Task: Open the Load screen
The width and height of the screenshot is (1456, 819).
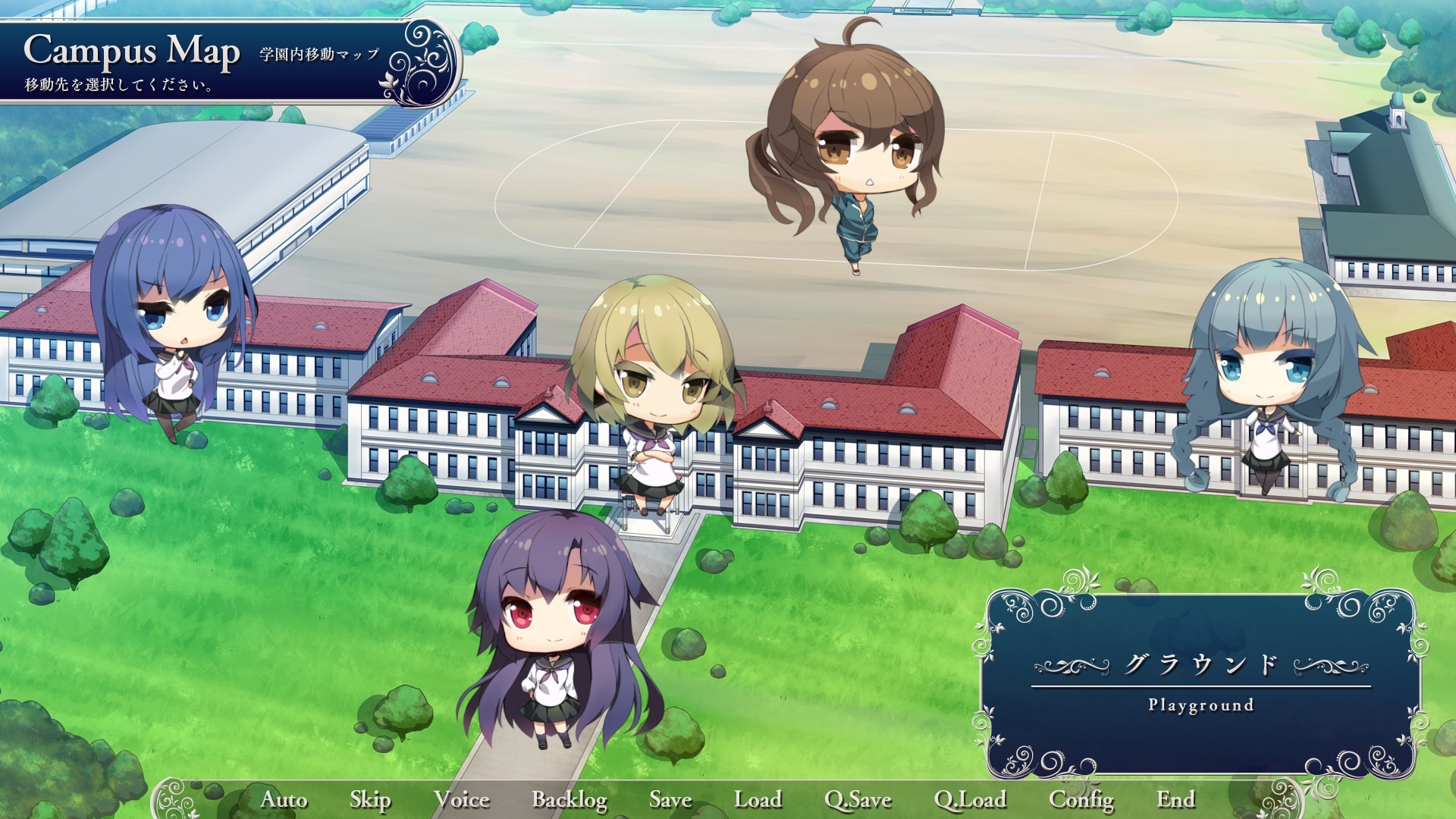Action: (x=759, y=799)
